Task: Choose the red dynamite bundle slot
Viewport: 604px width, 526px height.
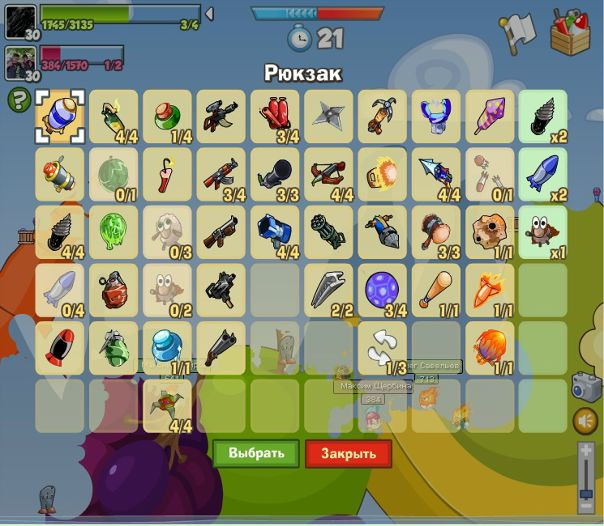Action: coord(274,115)
